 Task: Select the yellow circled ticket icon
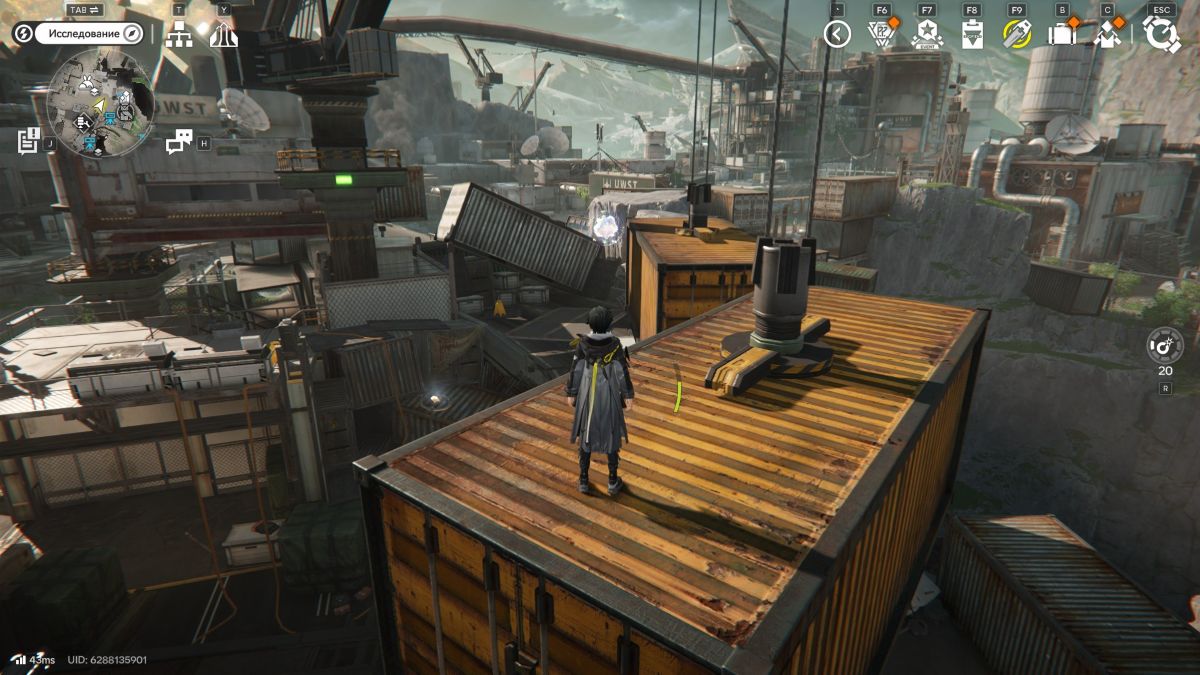1017,34
